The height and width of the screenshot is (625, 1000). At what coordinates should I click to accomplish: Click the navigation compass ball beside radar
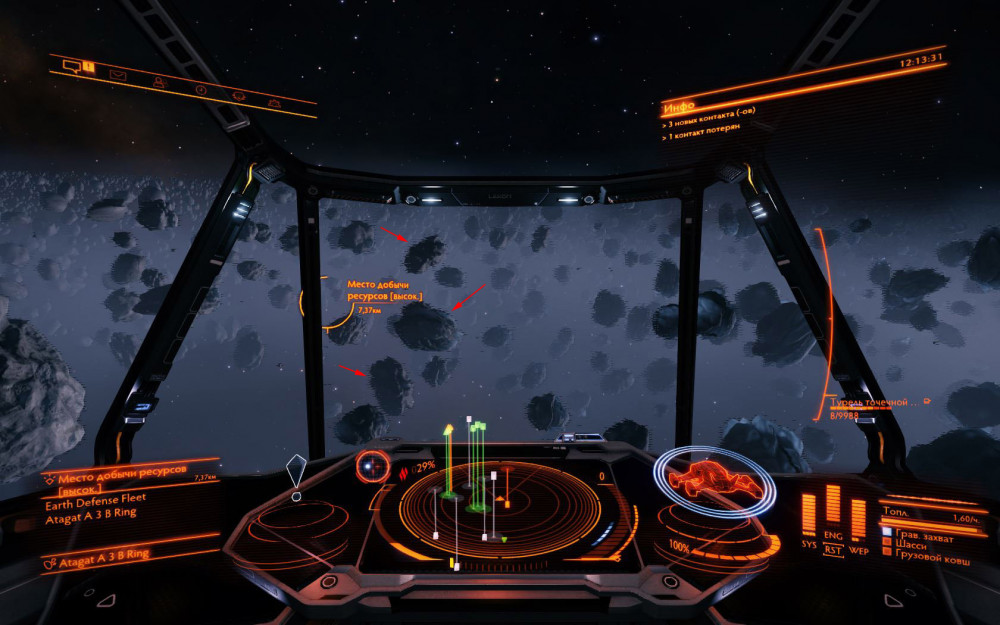point(372,464)
